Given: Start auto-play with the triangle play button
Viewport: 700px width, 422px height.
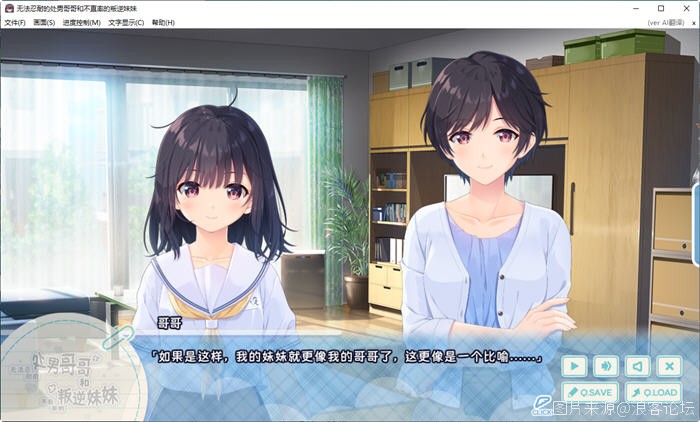Looking at the screenshot, I should coord(574,366).
